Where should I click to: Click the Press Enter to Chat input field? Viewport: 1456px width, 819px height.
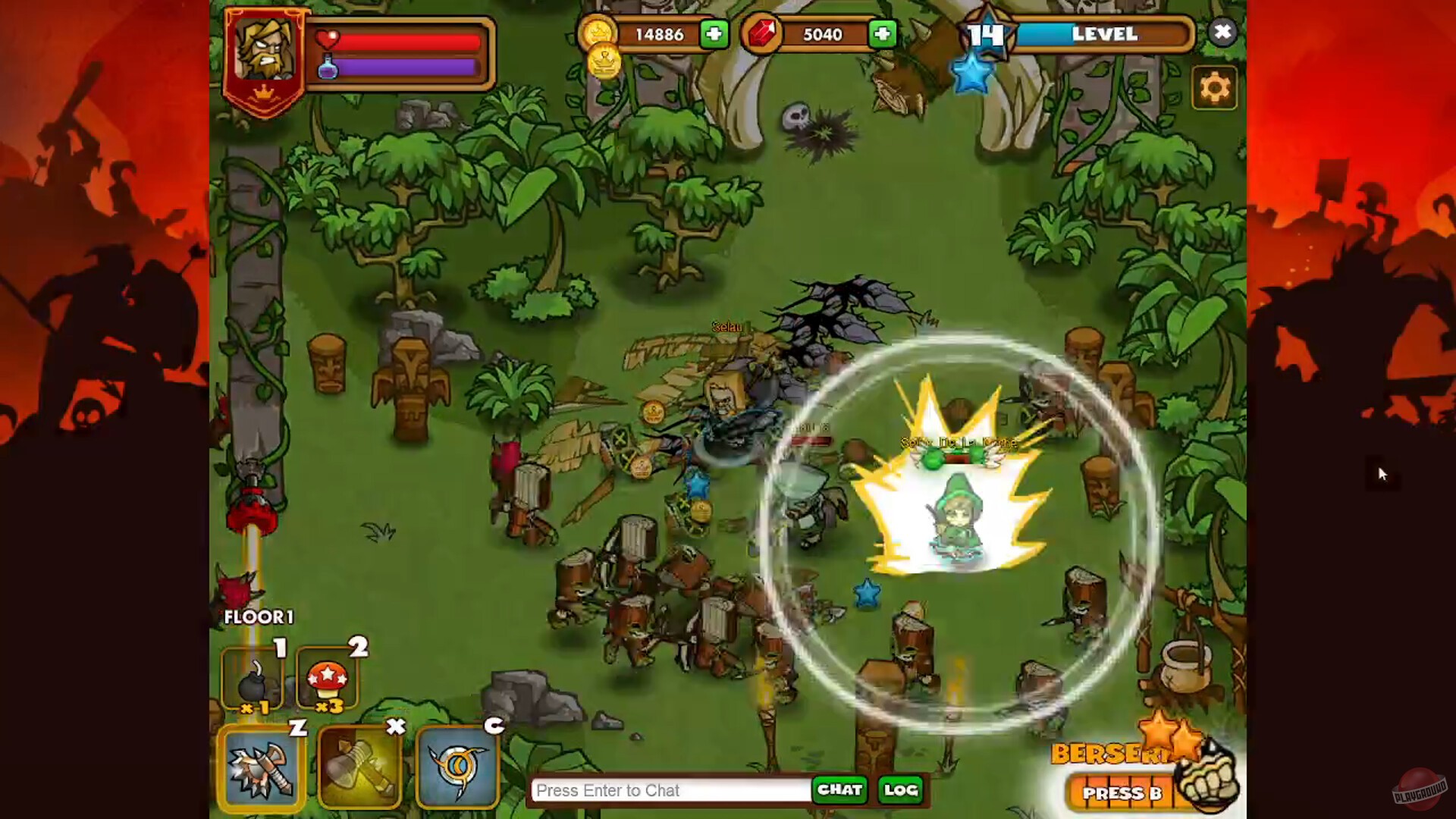667,790
